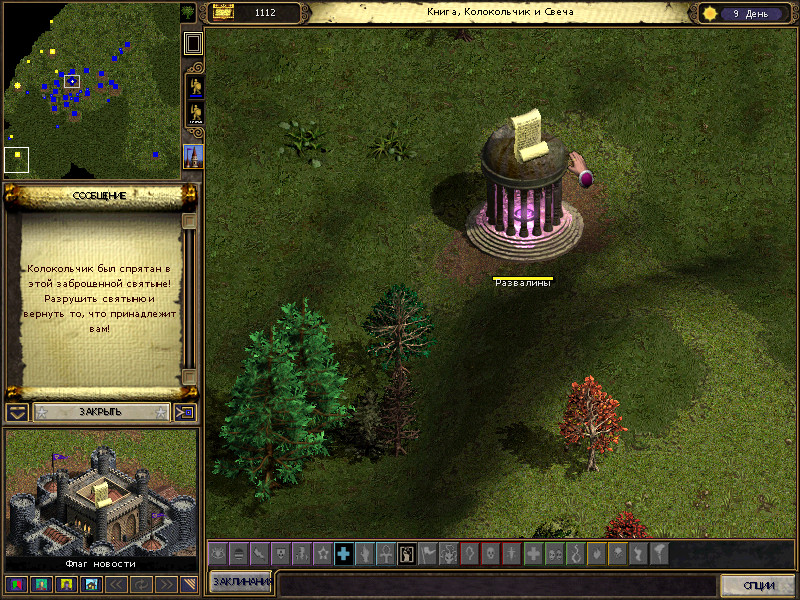Click the green tree icon beside the minimap
This screenshot has width=800, height=600.
click(189, 13)
